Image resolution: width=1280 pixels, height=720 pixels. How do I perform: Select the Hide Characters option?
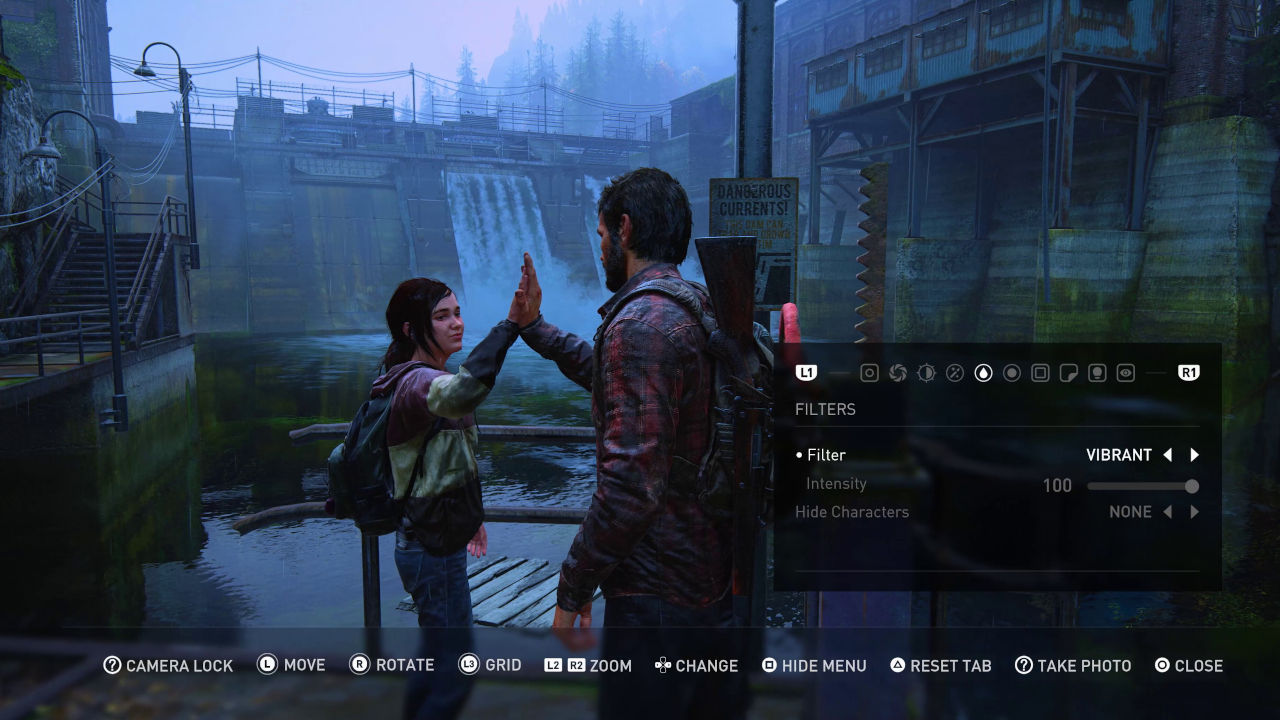coord(852,512)
